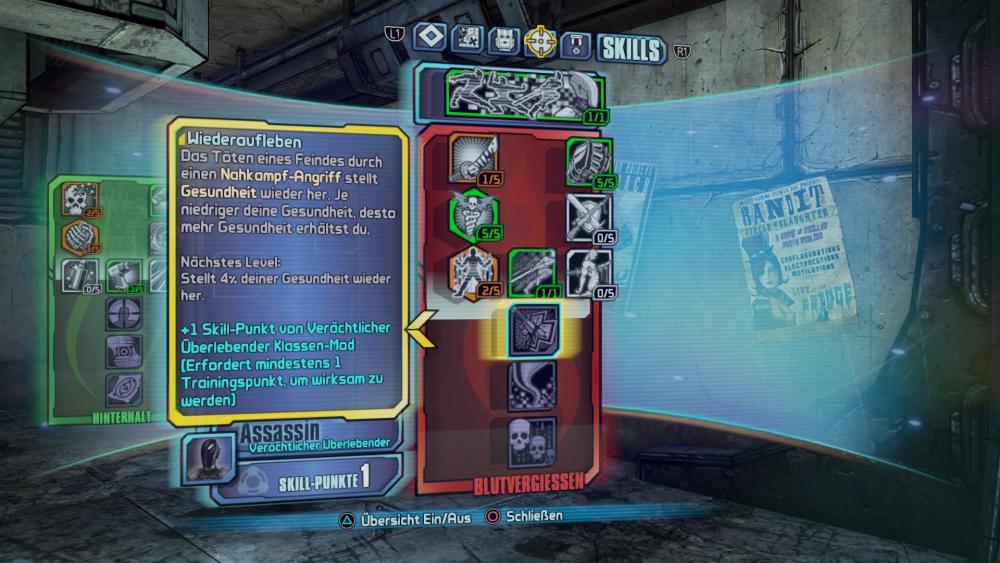Pick the orange fist skill in Hinterhalt

[80, 237]
